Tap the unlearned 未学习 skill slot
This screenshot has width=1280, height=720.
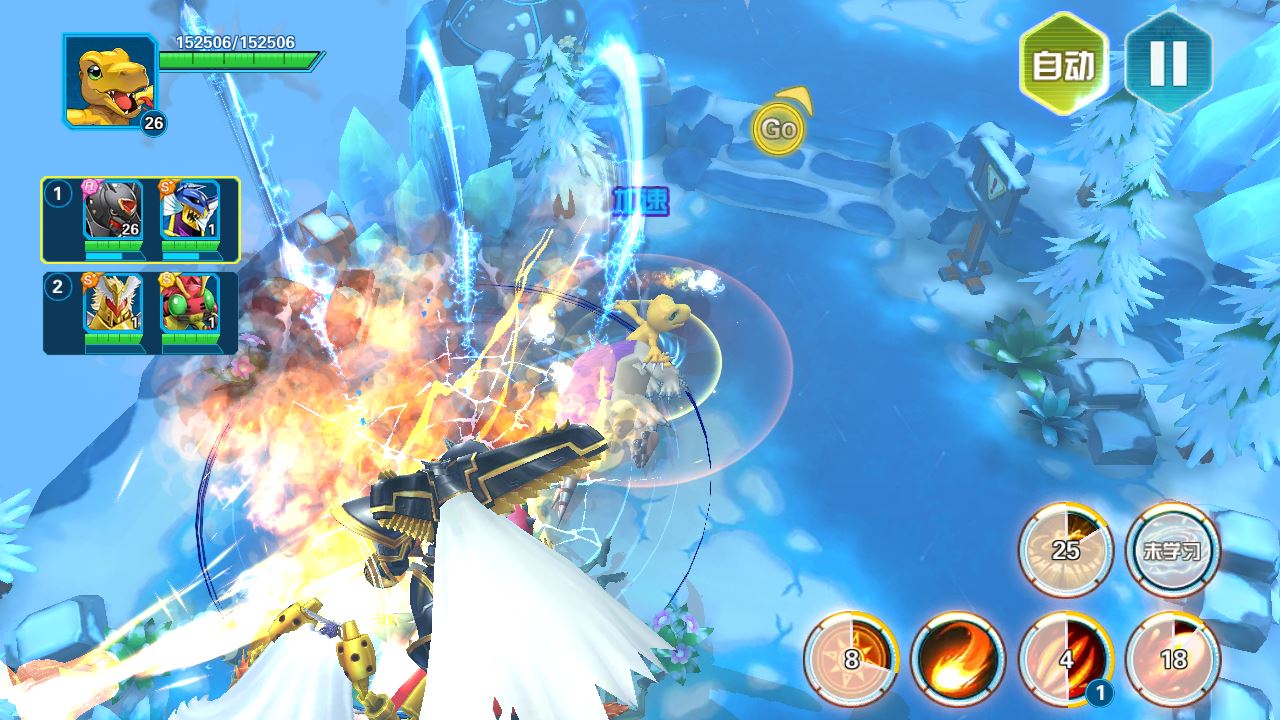(1173, 550)
